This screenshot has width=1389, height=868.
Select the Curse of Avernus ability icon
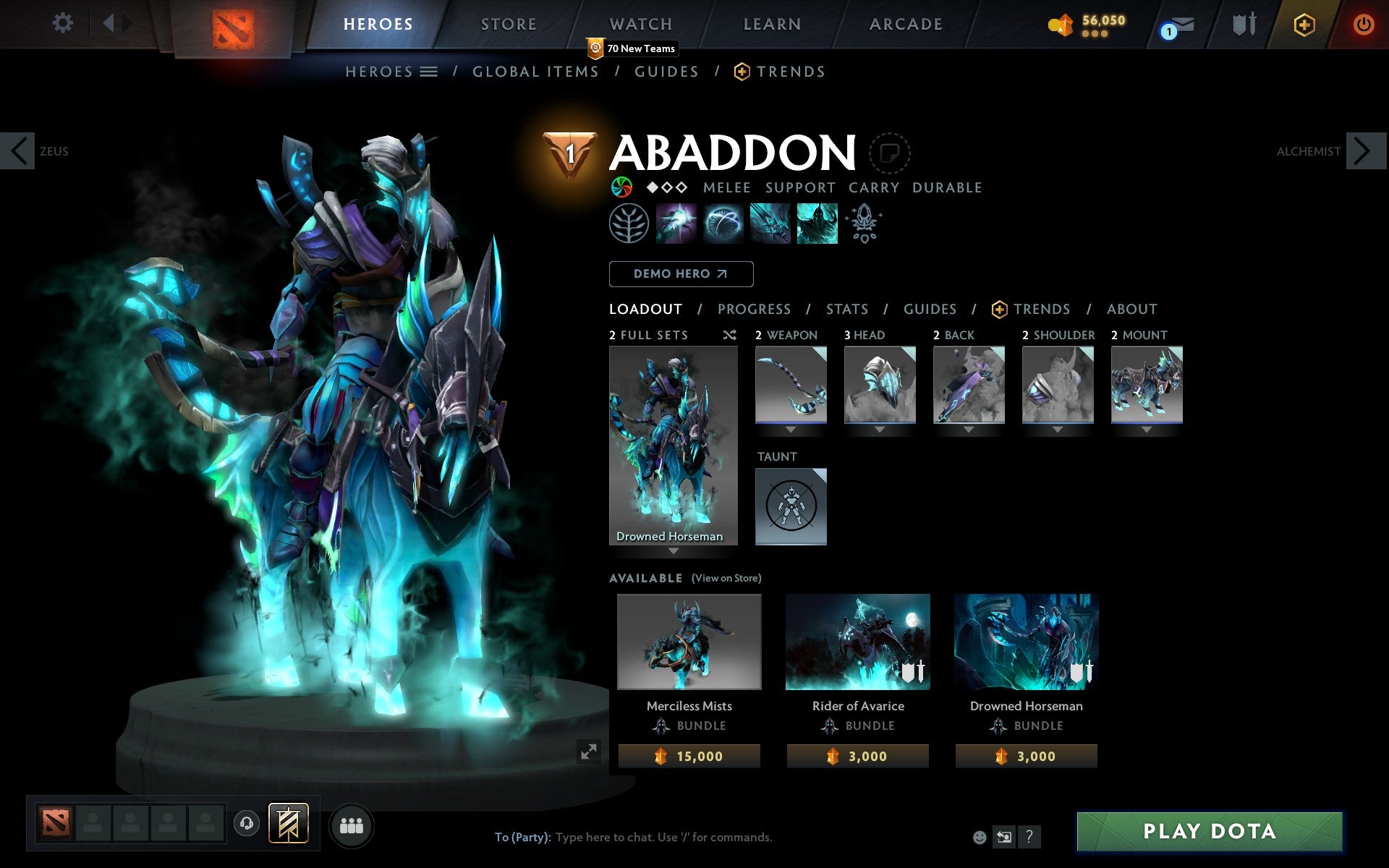point(770,224)
